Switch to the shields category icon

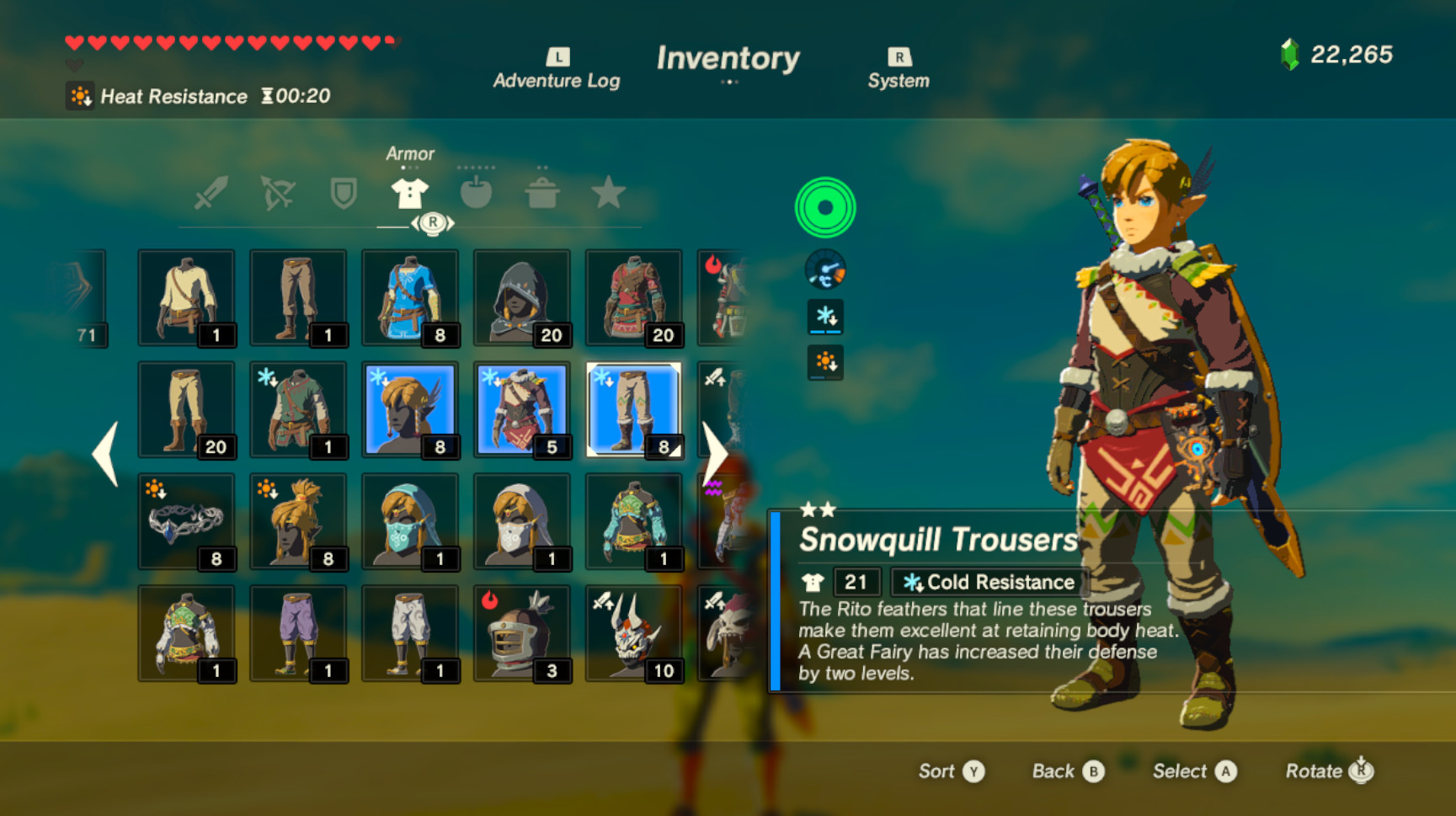point(344,192)
